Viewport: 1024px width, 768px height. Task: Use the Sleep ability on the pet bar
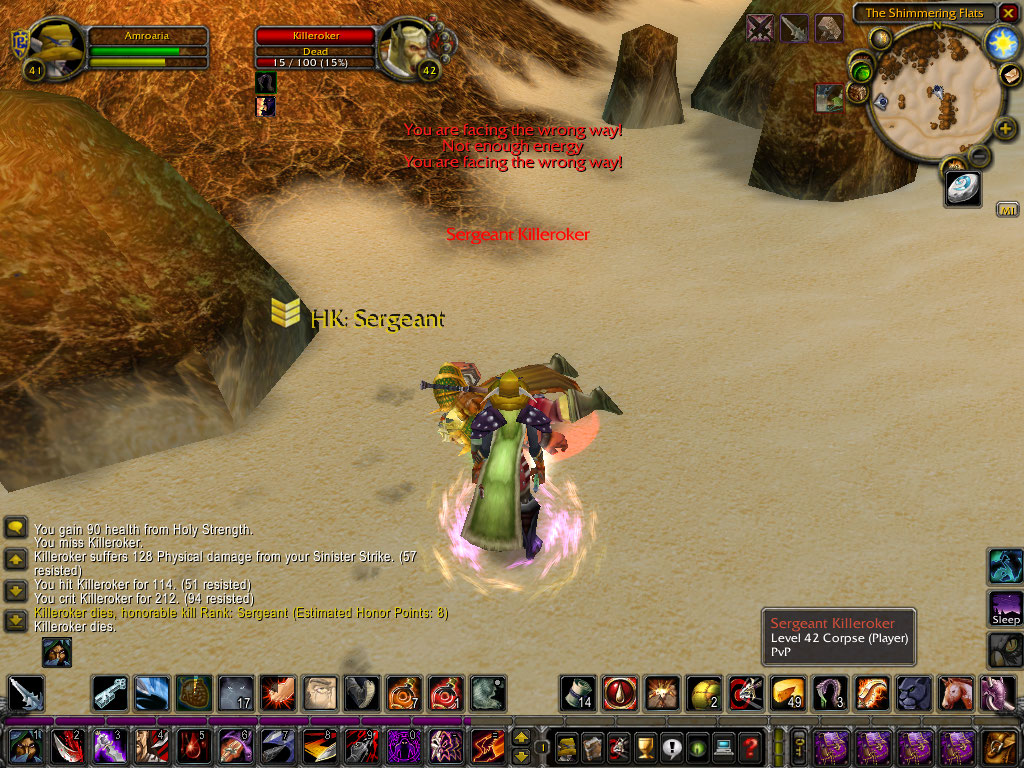1005,607
